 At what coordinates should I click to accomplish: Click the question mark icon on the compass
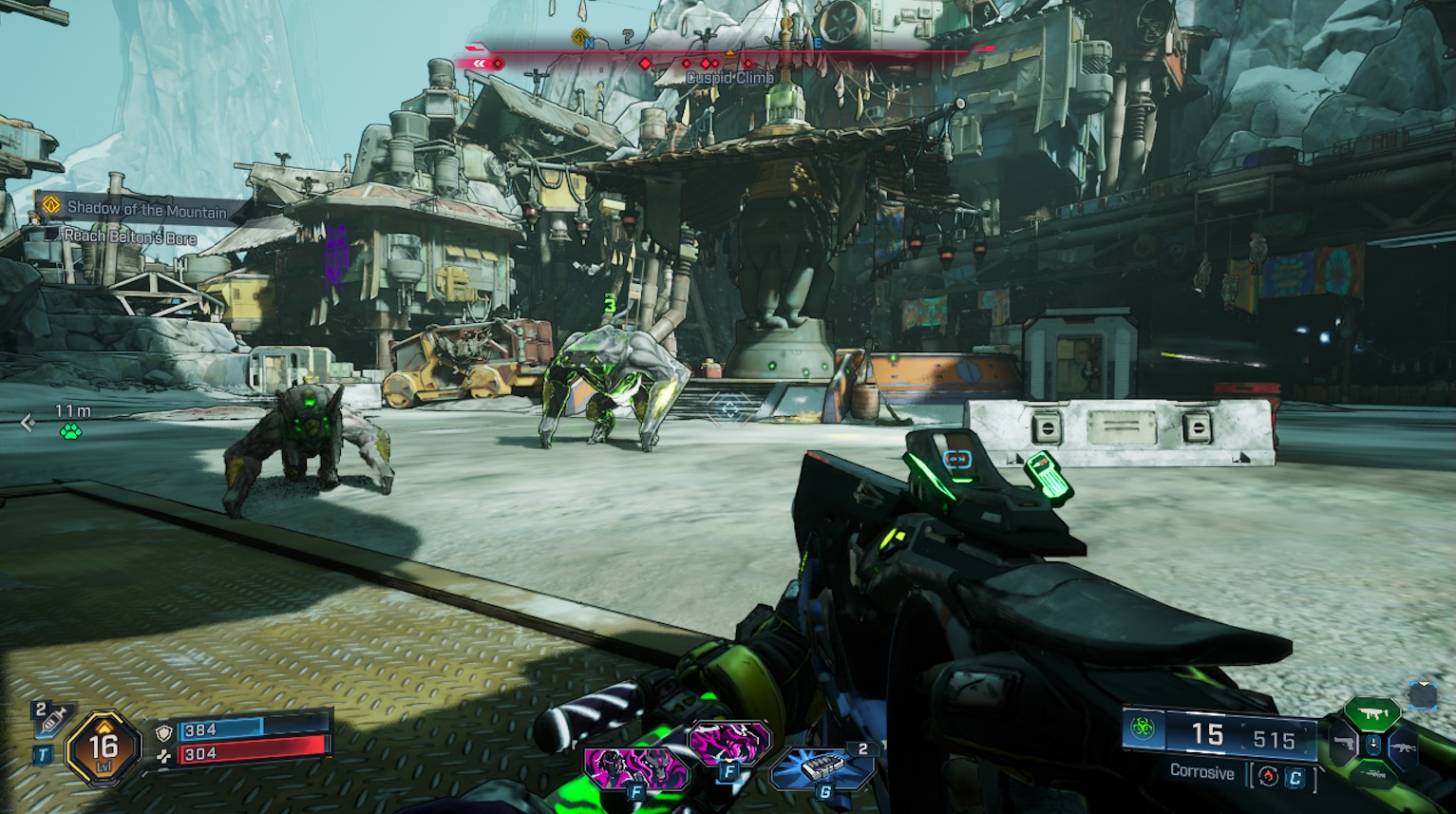626,39
